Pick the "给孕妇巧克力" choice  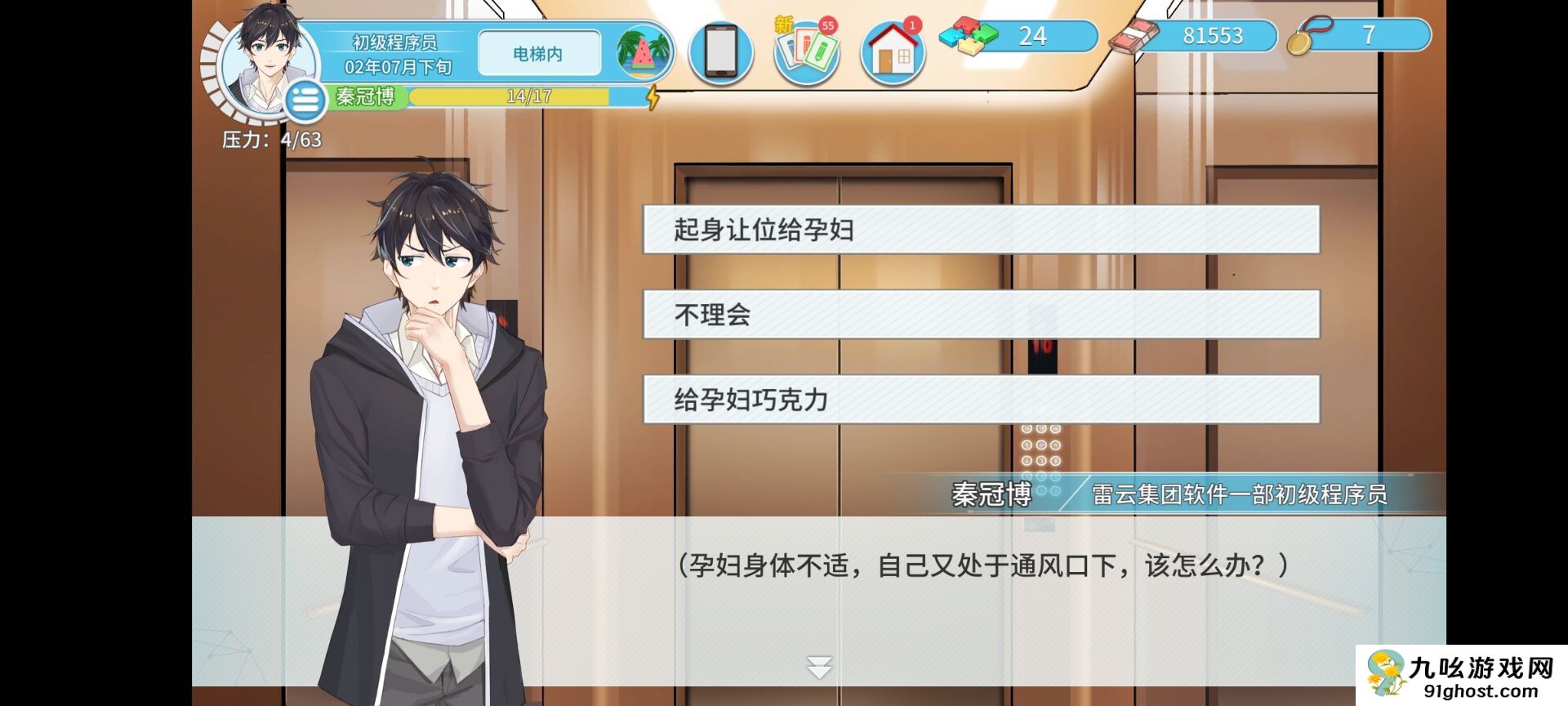click(981, 400)
